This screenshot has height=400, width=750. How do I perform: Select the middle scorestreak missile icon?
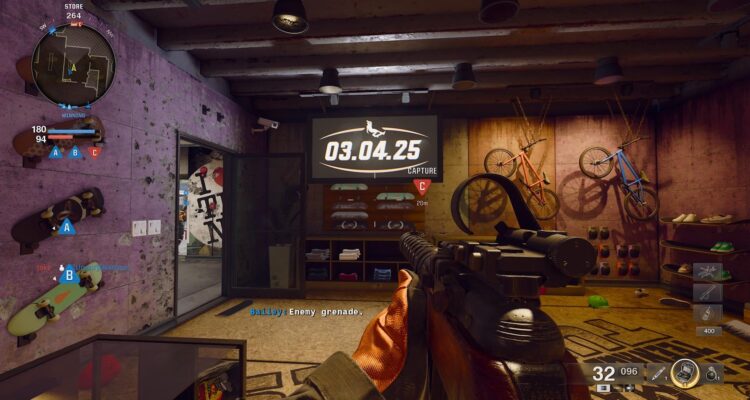click(706, 293)
